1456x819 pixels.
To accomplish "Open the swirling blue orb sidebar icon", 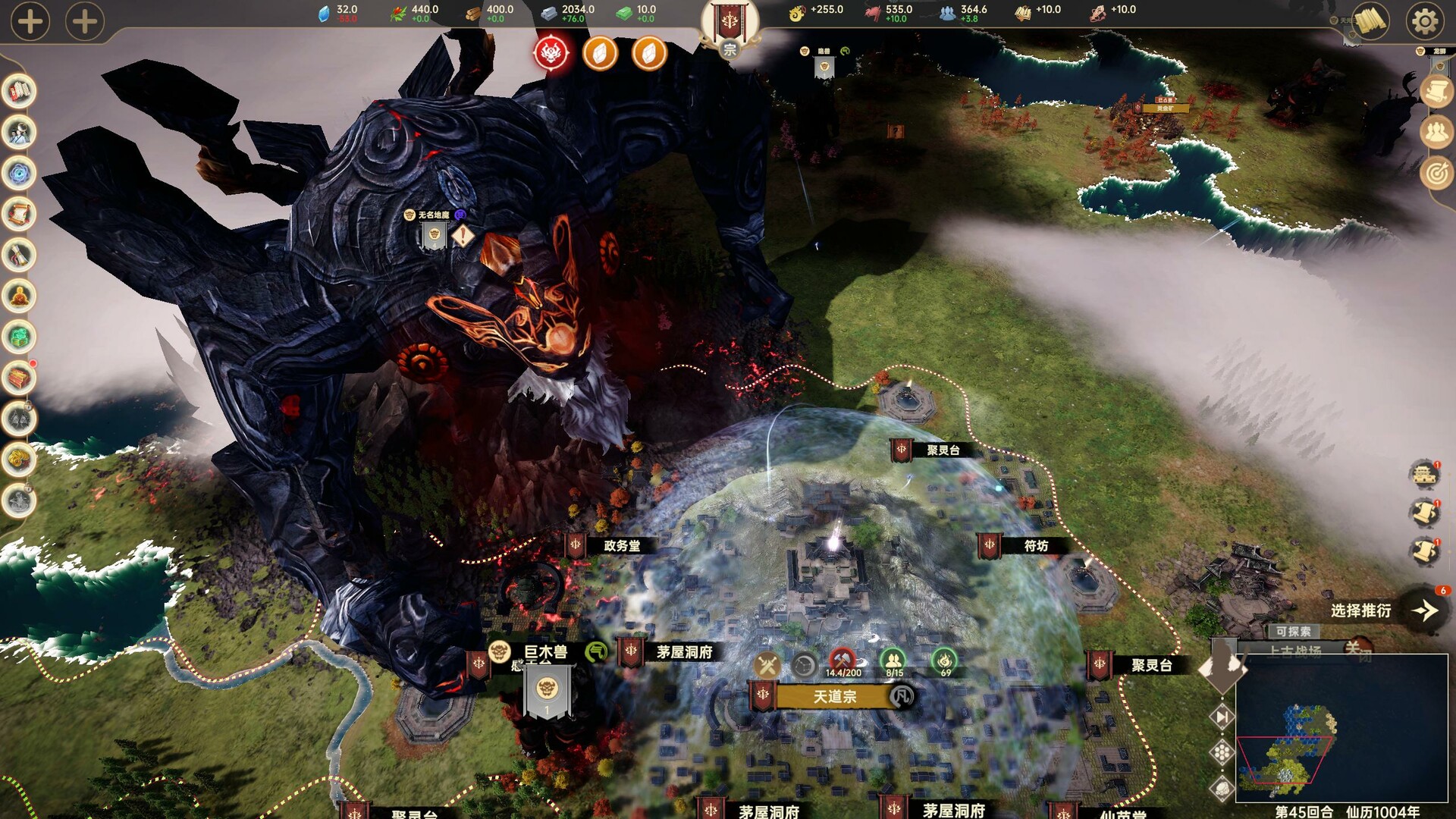I will coord(19,173).
